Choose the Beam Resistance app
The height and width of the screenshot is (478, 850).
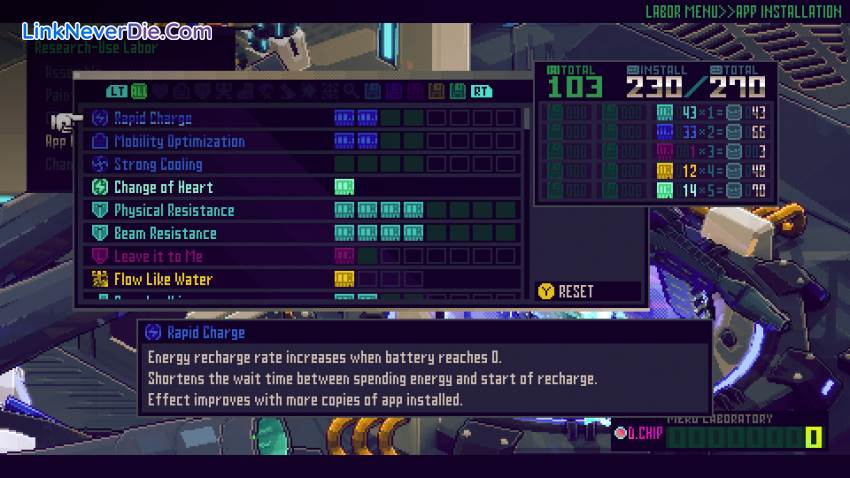(164, 233)
